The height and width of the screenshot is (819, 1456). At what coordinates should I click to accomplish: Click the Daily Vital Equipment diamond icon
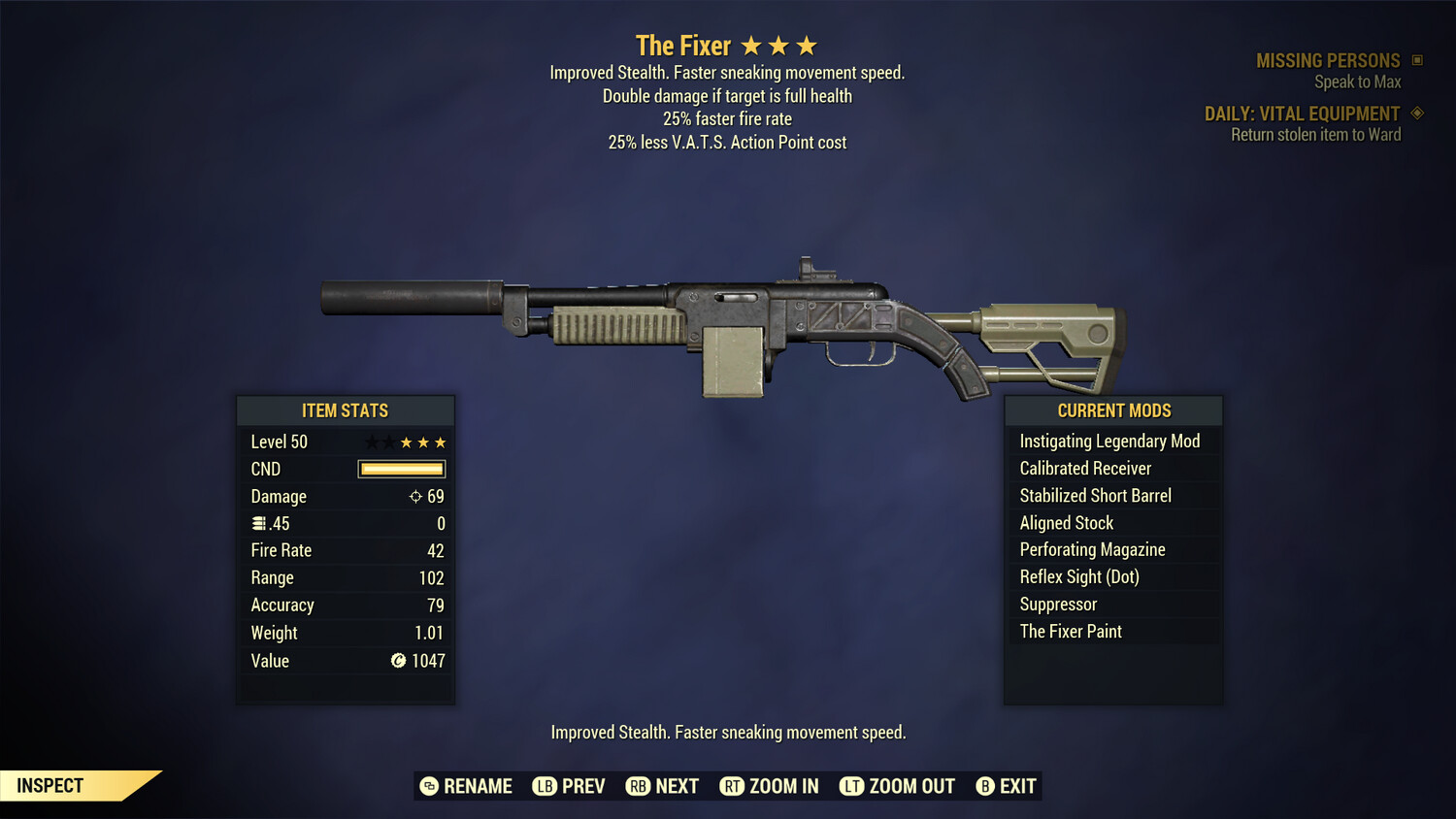tap(1417, 113)
